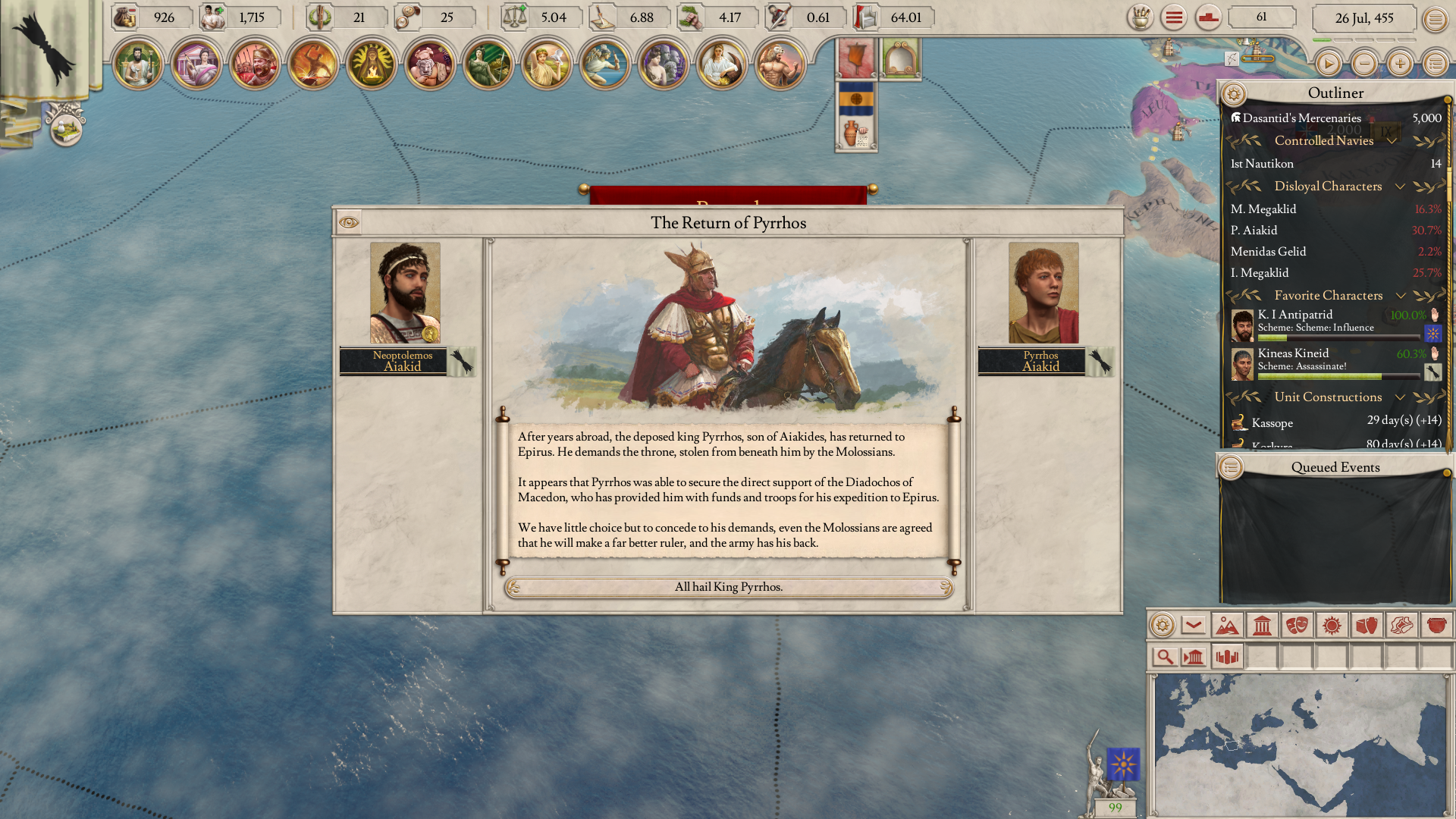Toggle the eye icon on the event window
Image resolution: width=1456 pixels, height=819 pixels.
pos(350,222)
